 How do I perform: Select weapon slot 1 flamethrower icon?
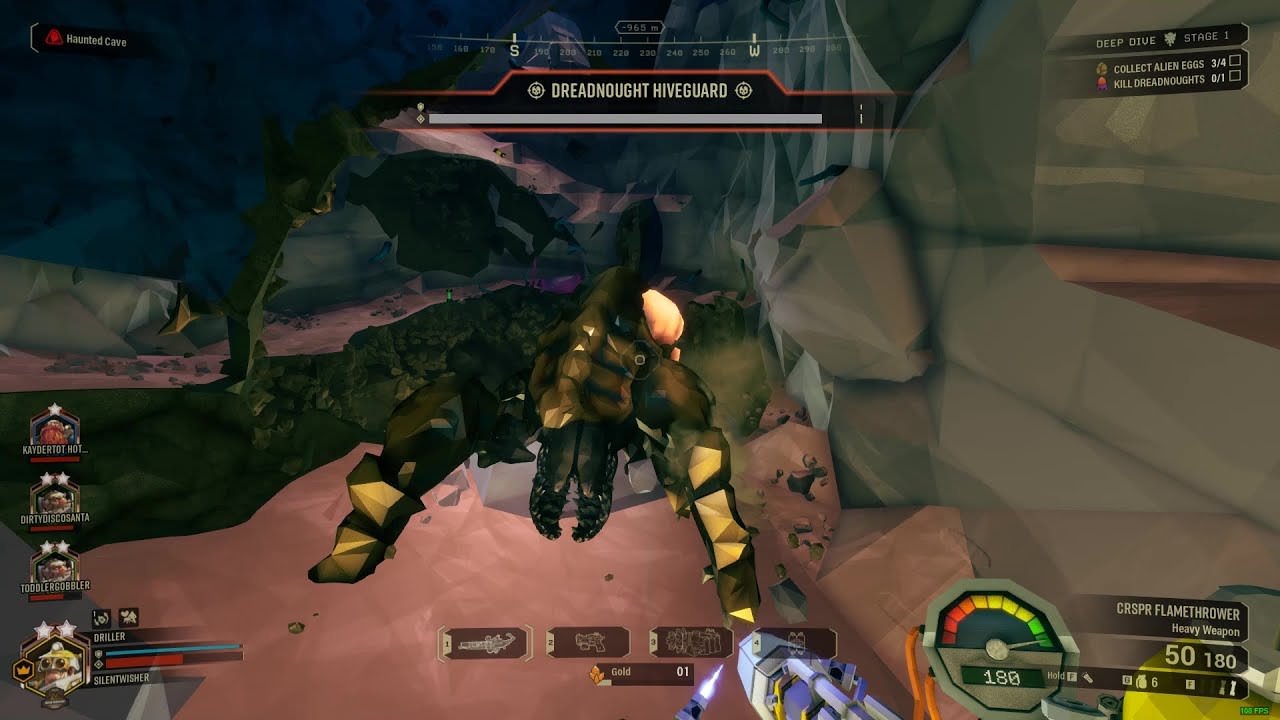[485, 643]
